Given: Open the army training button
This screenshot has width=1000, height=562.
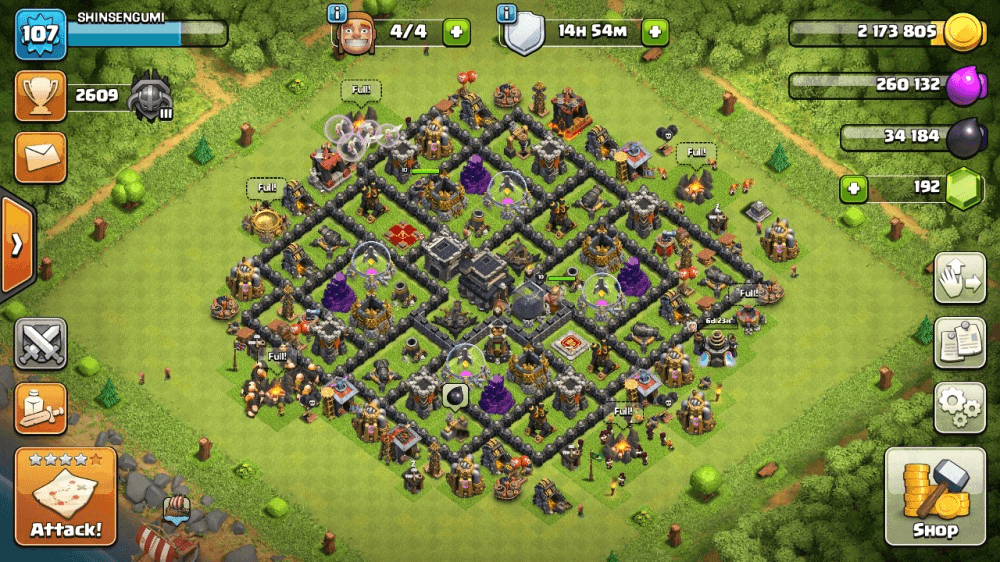Looking at the screenshot, I should (40, 407).
